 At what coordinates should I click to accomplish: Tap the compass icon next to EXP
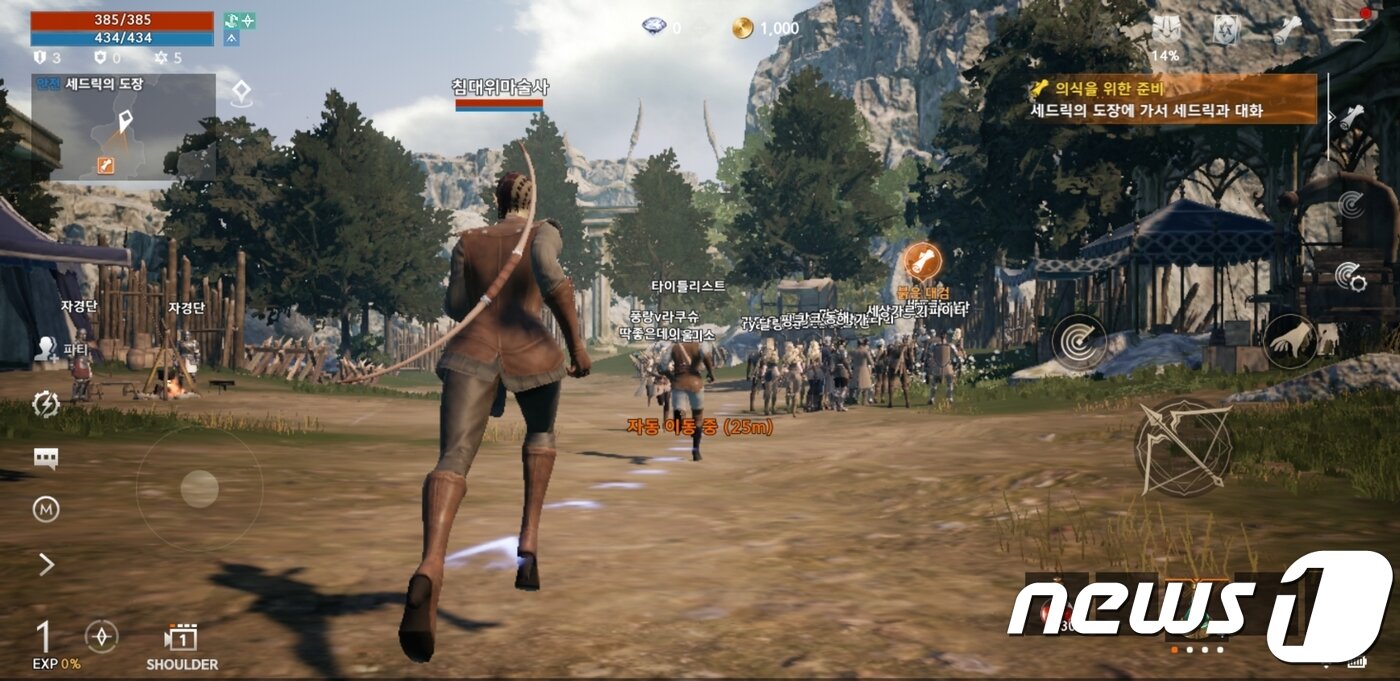click(101, 636)
